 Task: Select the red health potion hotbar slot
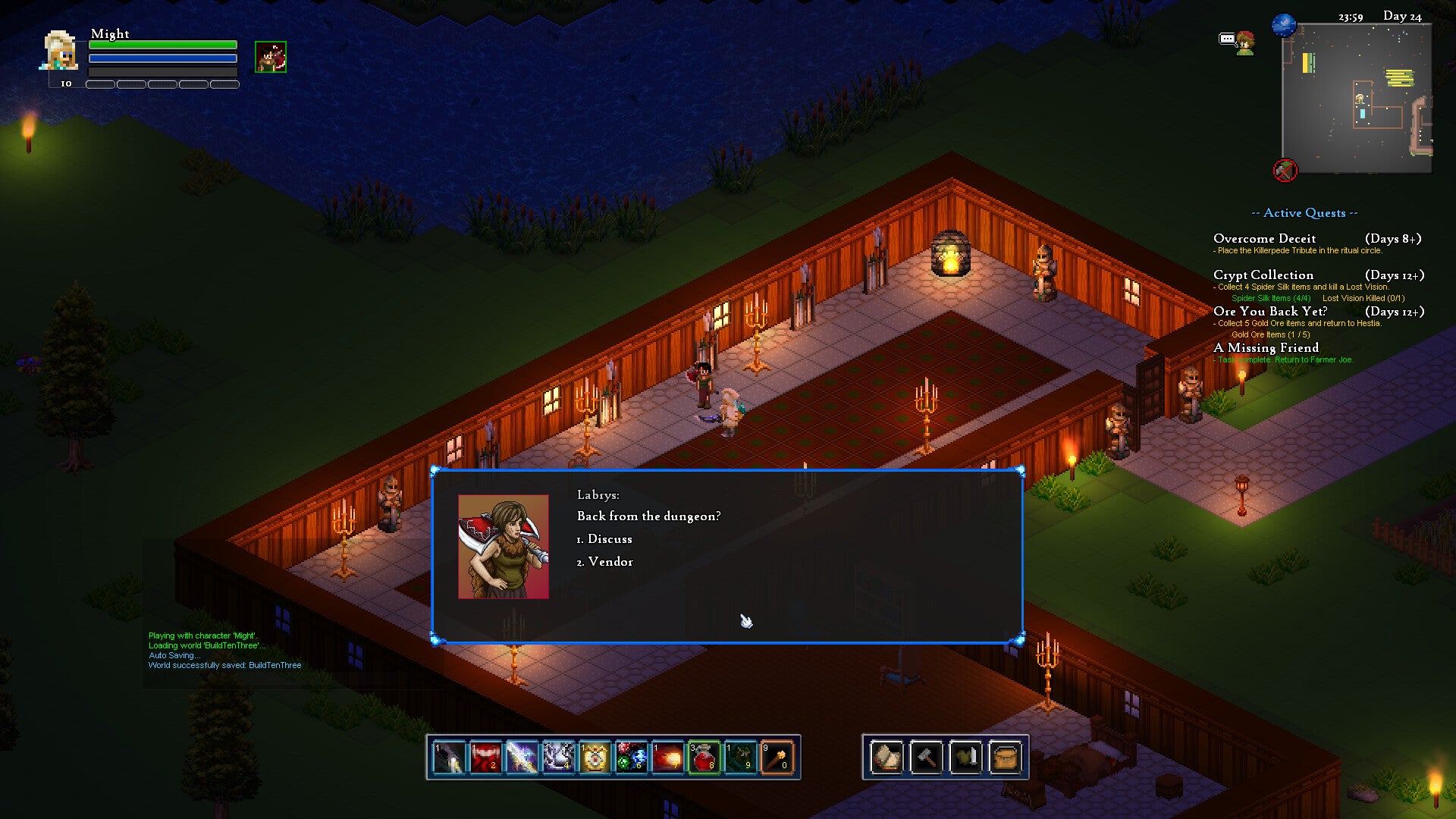(x=704, y=757)
